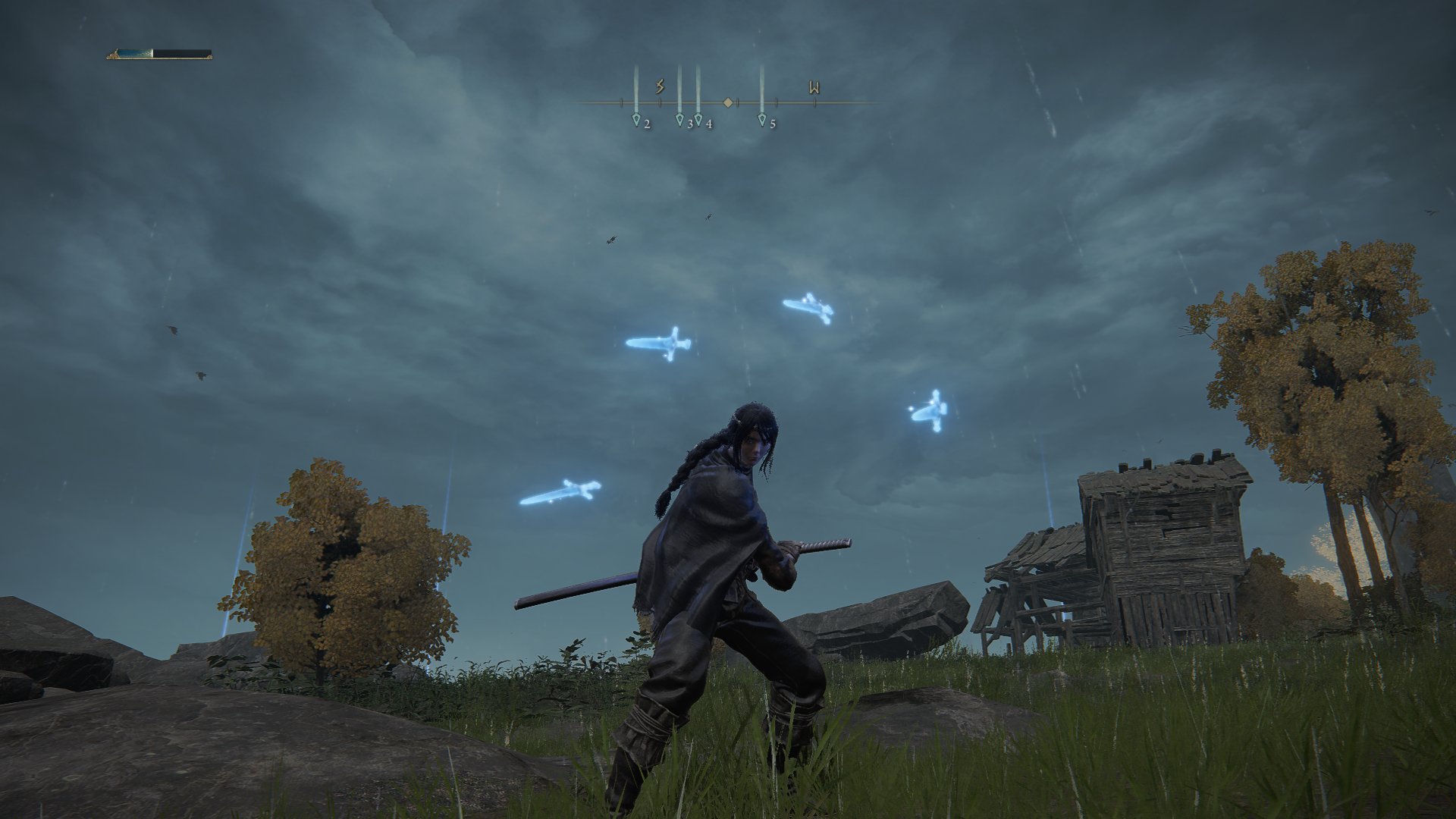
Task: Click the south rune symbol on the compass
Action: pyautogui.click(x=659, y=86)
